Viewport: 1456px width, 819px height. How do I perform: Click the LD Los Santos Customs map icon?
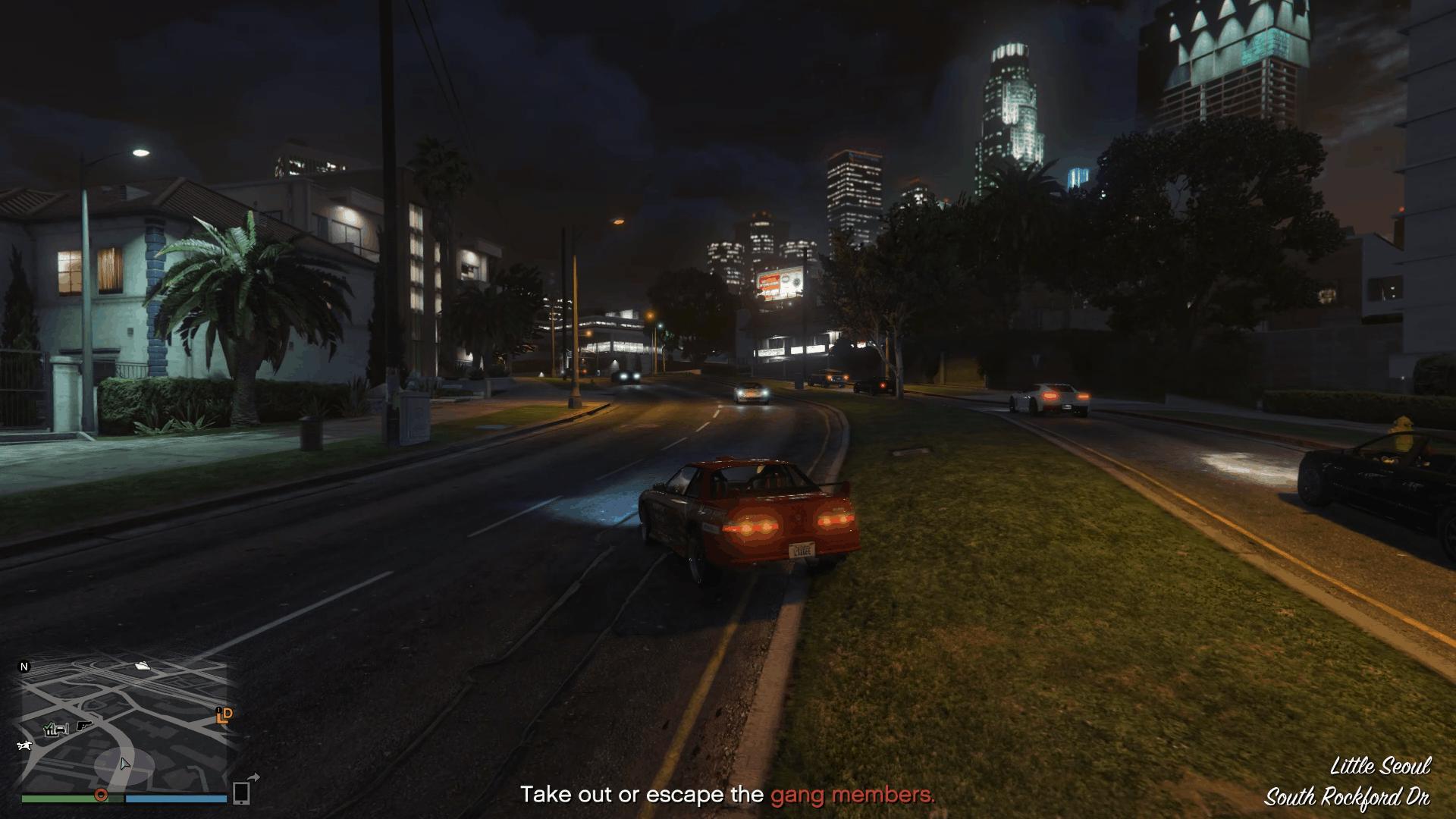point(224,717)
